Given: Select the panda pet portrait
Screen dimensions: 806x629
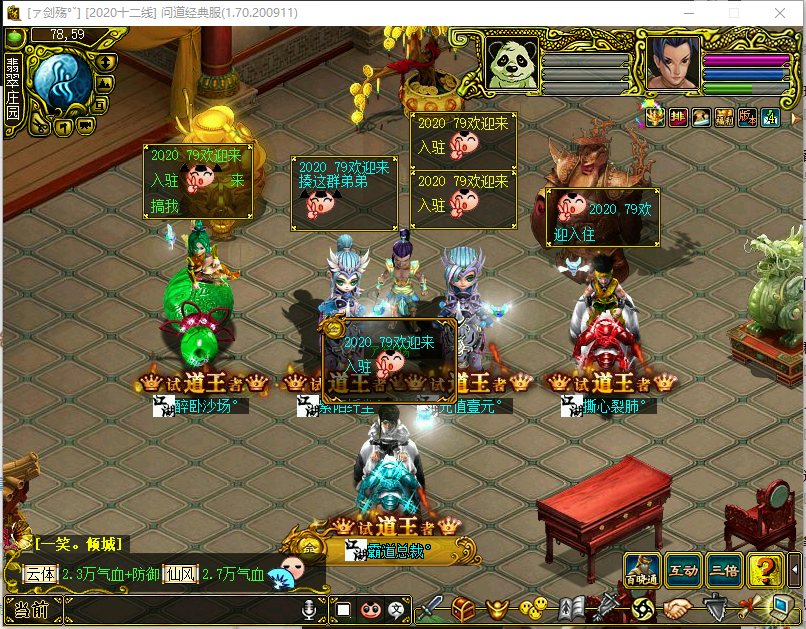Looking at the screenshot, I should tap(511, 62).
